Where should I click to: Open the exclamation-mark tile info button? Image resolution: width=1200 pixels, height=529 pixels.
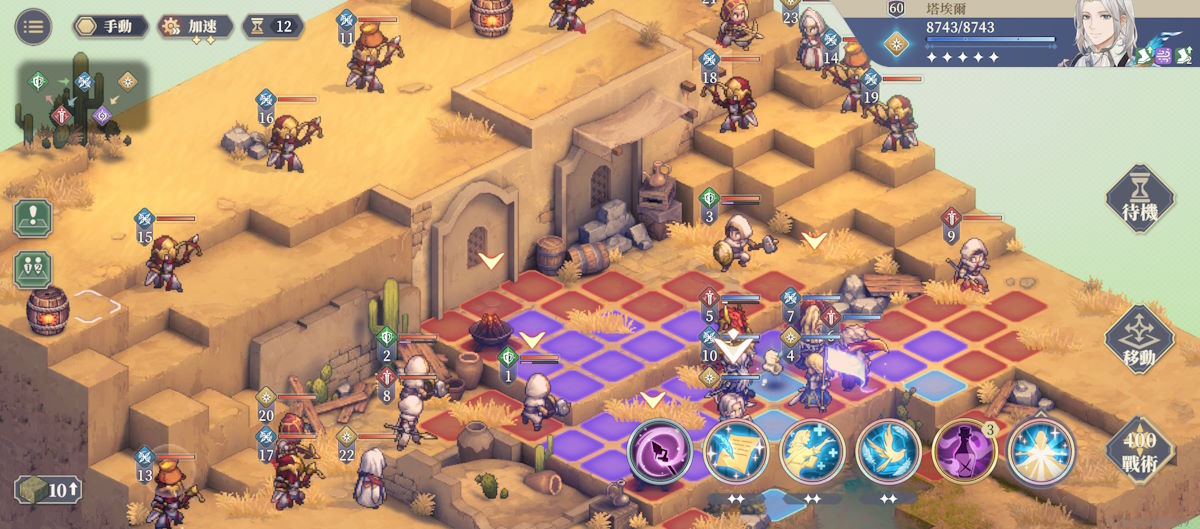pos(33,217)
